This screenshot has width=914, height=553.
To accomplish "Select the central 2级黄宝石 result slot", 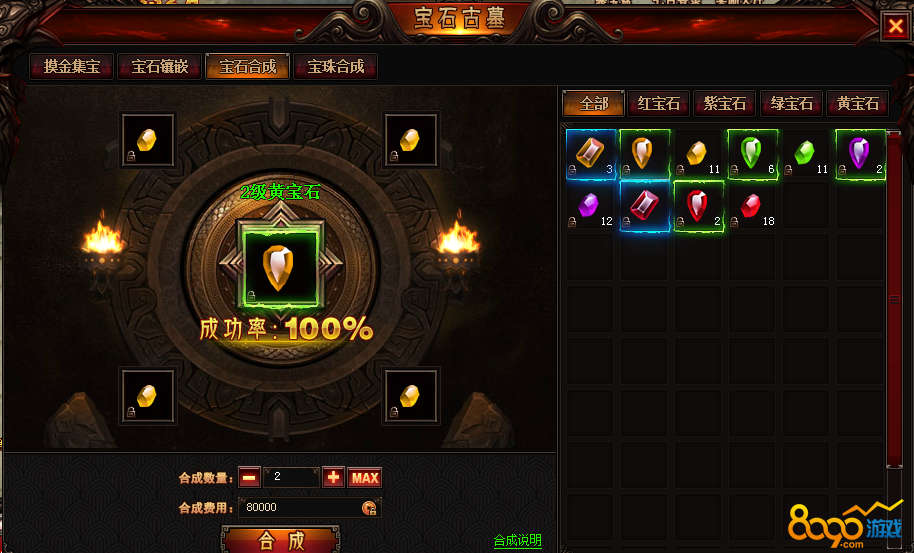I will pyautogui.click(x=279, y=266).
